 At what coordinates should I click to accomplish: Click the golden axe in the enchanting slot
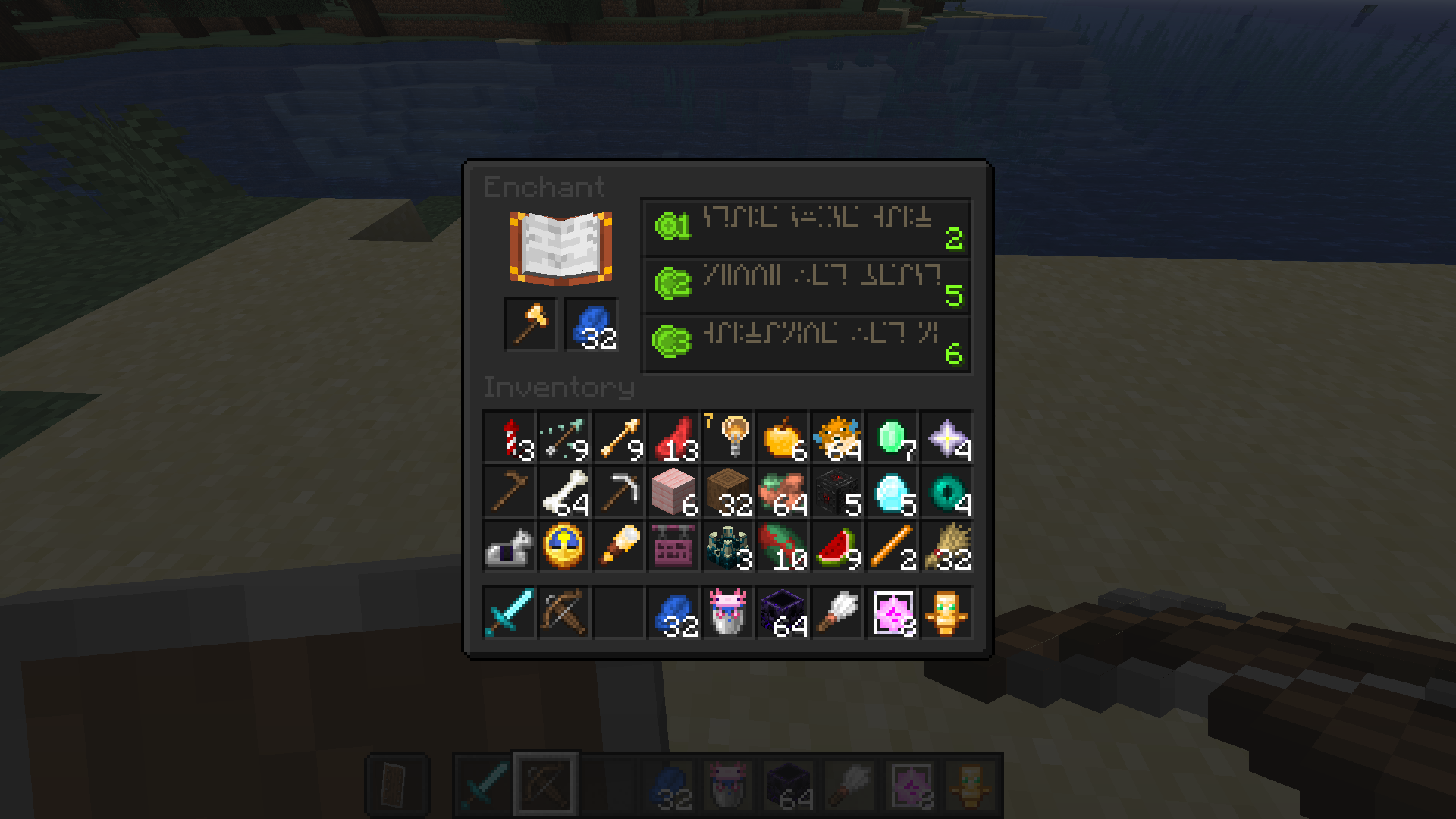[529, 325]
